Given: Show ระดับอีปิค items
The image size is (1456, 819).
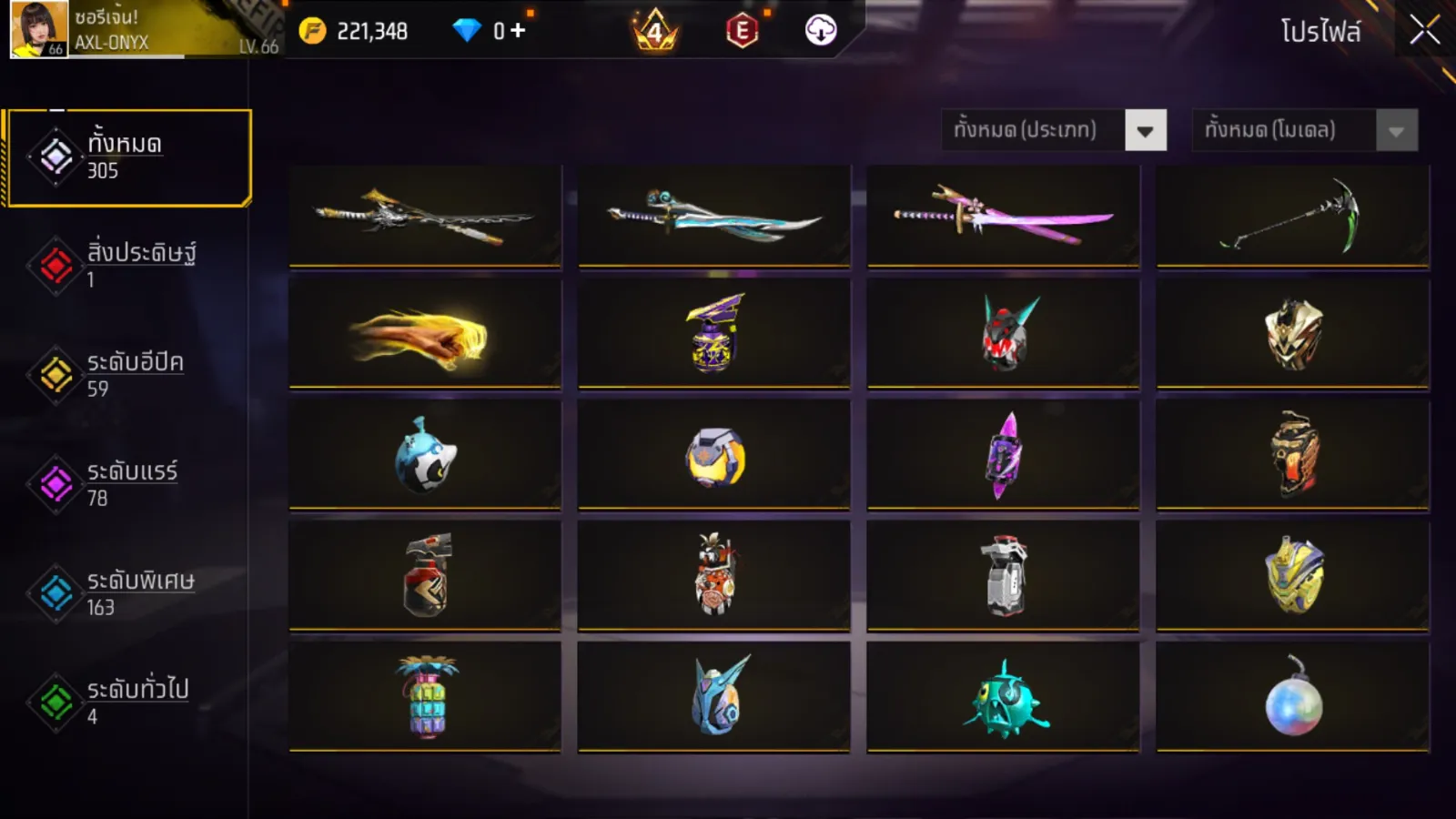Looking at the screenshot, I should click(x=128, y=374).
